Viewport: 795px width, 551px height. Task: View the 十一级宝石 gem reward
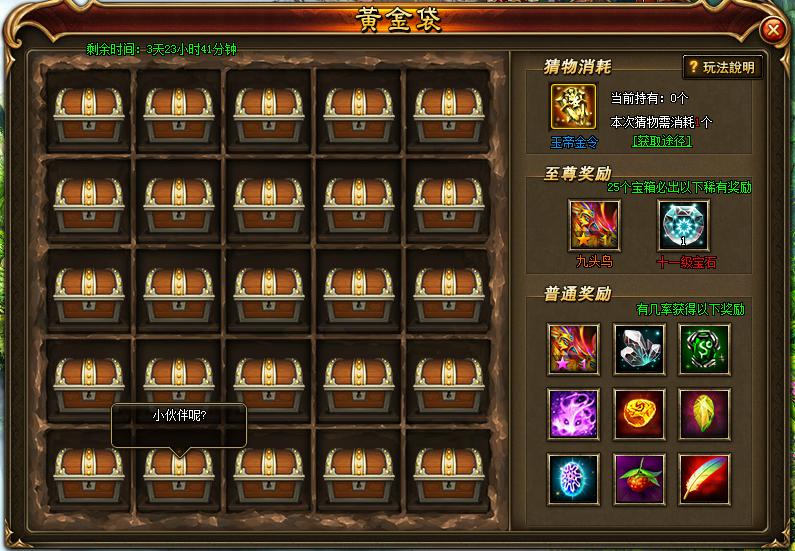coord(684,226)
